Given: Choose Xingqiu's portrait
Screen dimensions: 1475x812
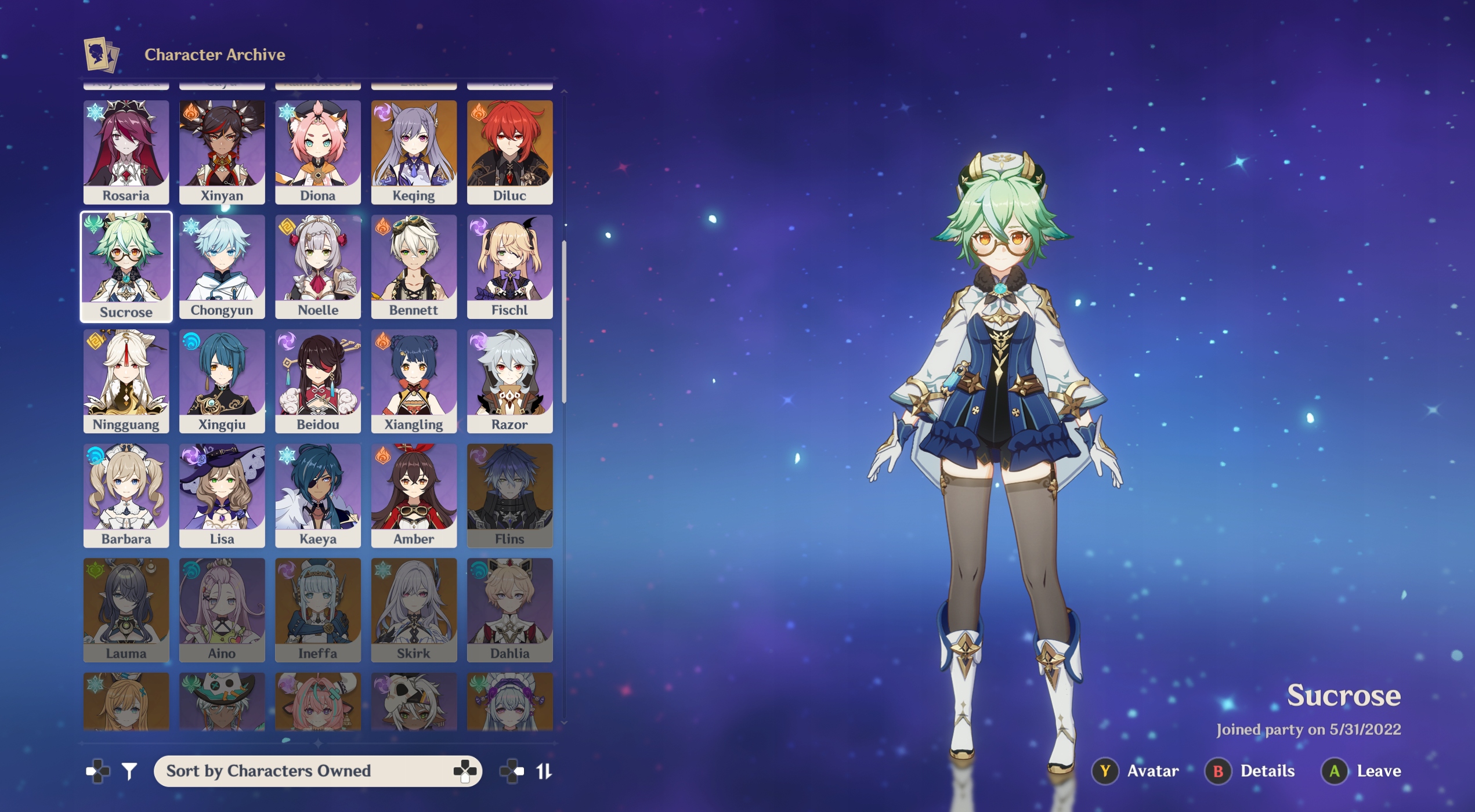Looking at the screenshot, I should tap(222, 380).
